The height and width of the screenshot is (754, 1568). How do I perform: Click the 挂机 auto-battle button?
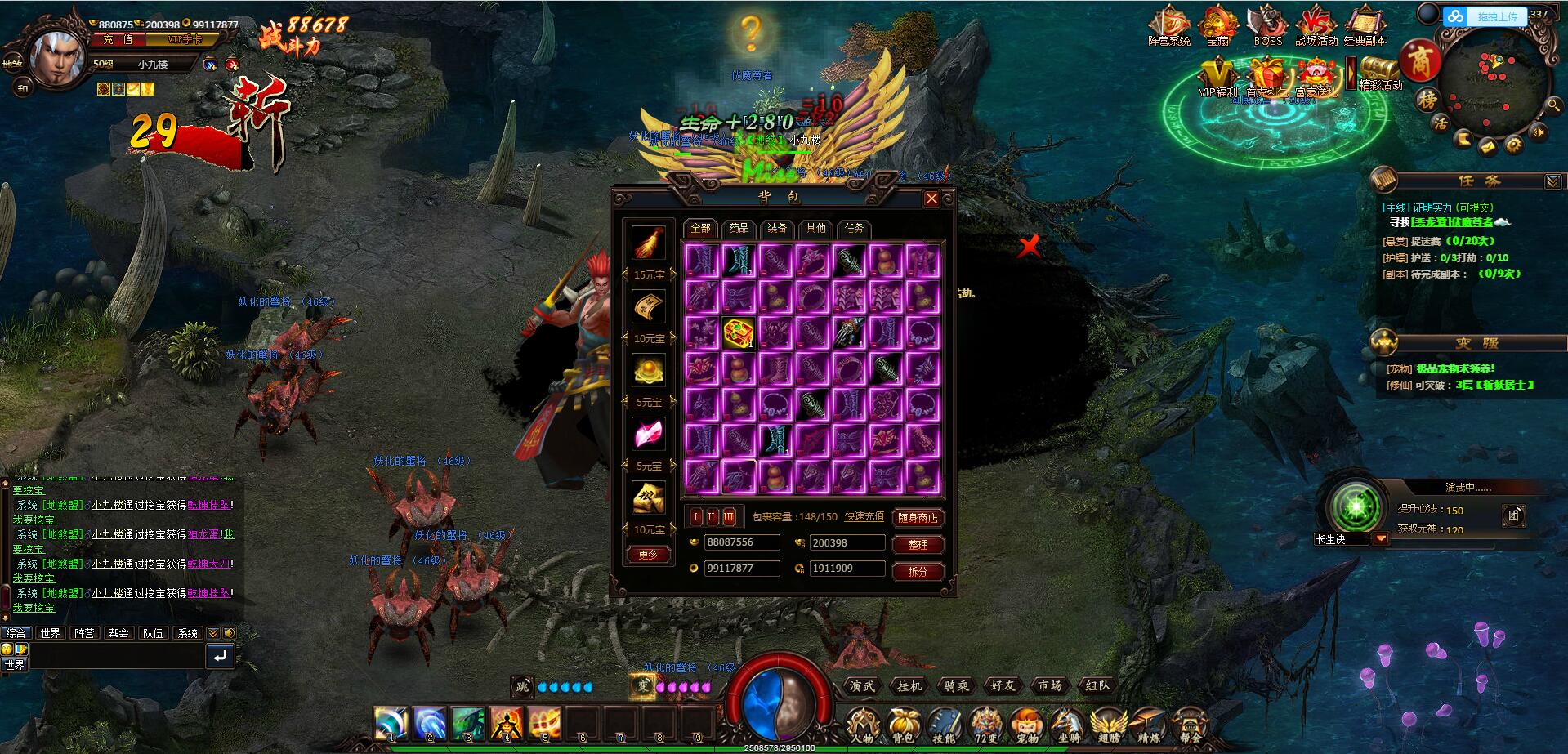pyautogui.click(x=909, y=686)
